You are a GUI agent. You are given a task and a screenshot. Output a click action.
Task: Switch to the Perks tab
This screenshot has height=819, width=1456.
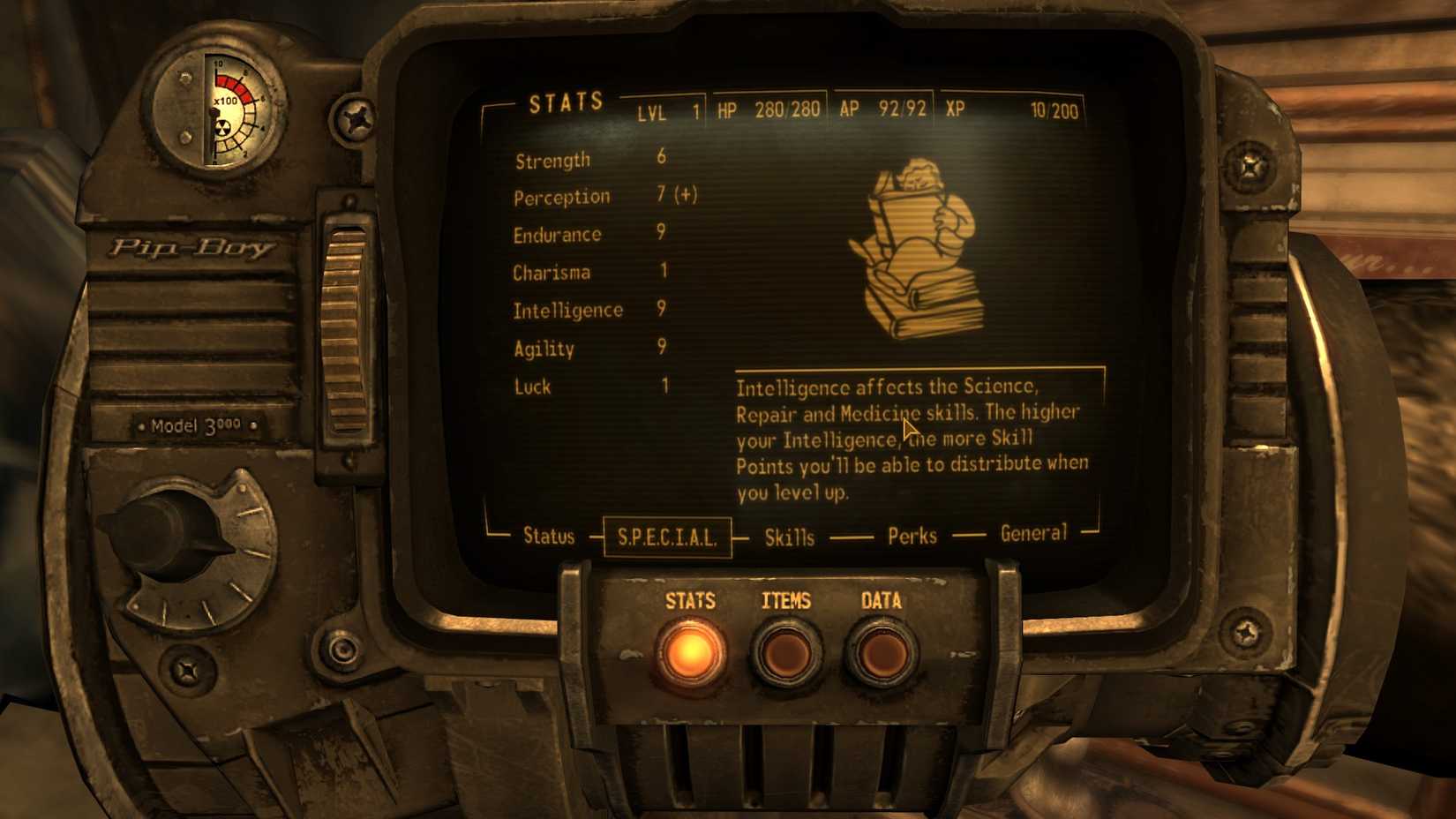[x=912, y=536]
